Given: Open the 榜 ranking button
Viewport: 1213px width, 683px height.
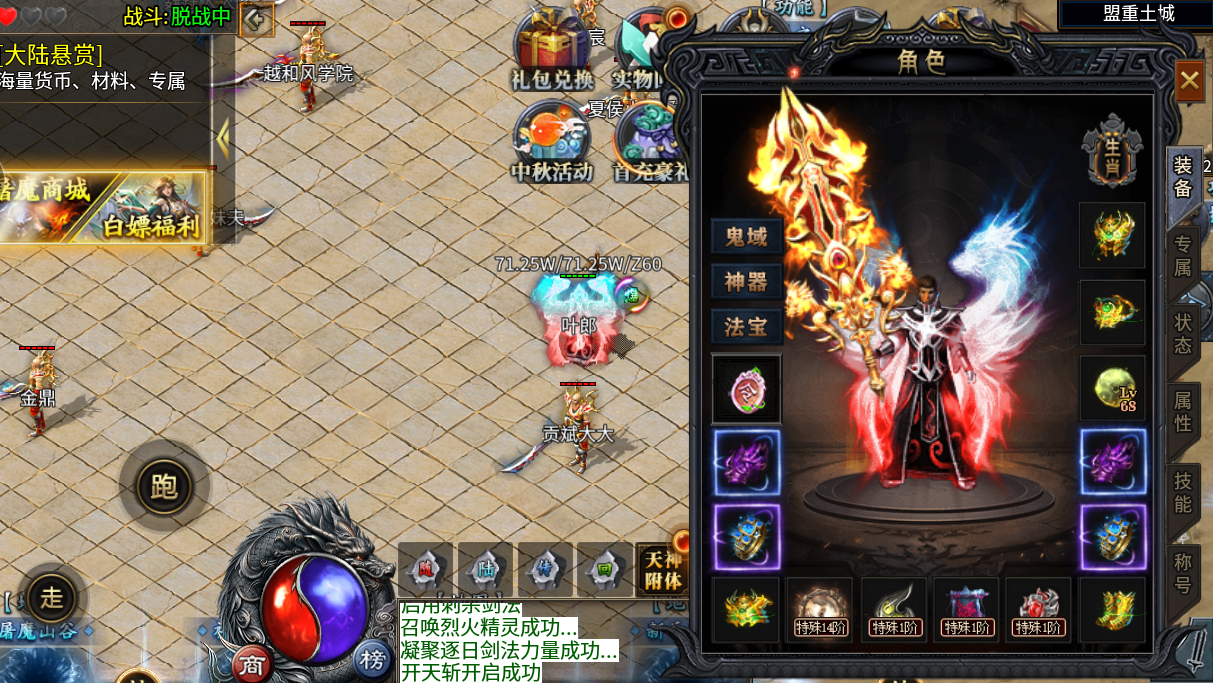Looking at the screenshot, I should pos(373,659).
